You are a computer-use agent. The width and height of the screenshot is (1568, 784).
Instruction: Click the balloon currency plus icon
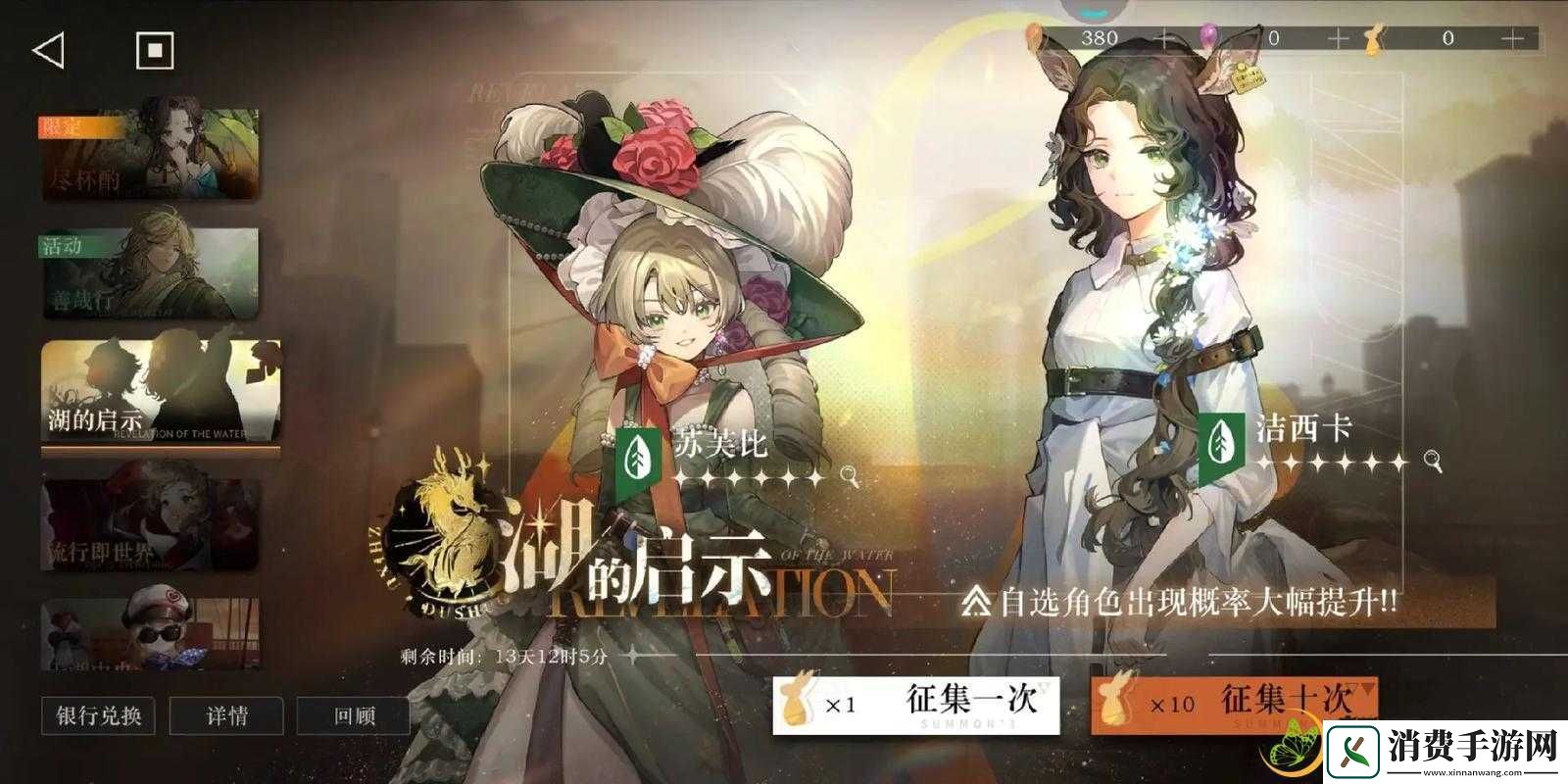pos(1338,37)
